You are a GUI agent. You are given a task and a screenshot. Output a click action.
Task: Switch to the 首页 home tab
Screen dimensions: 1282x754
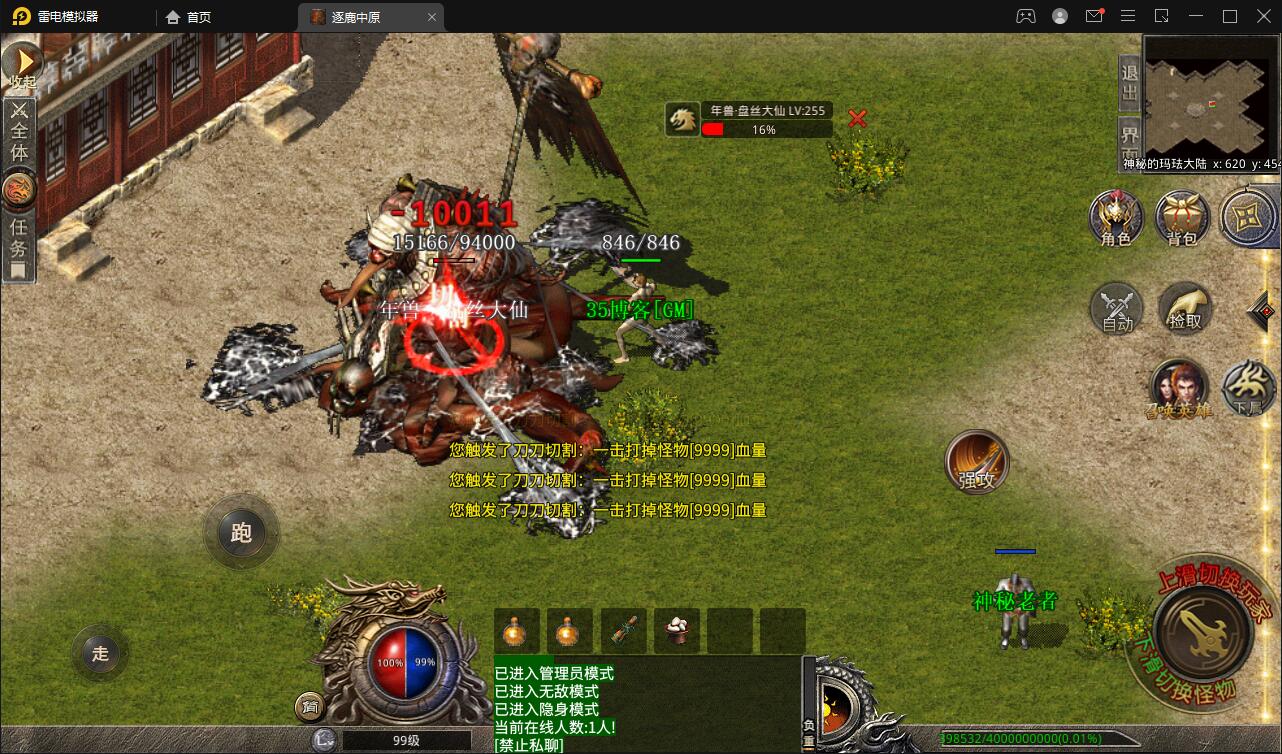pyautogui.click(x=189, y=17)
